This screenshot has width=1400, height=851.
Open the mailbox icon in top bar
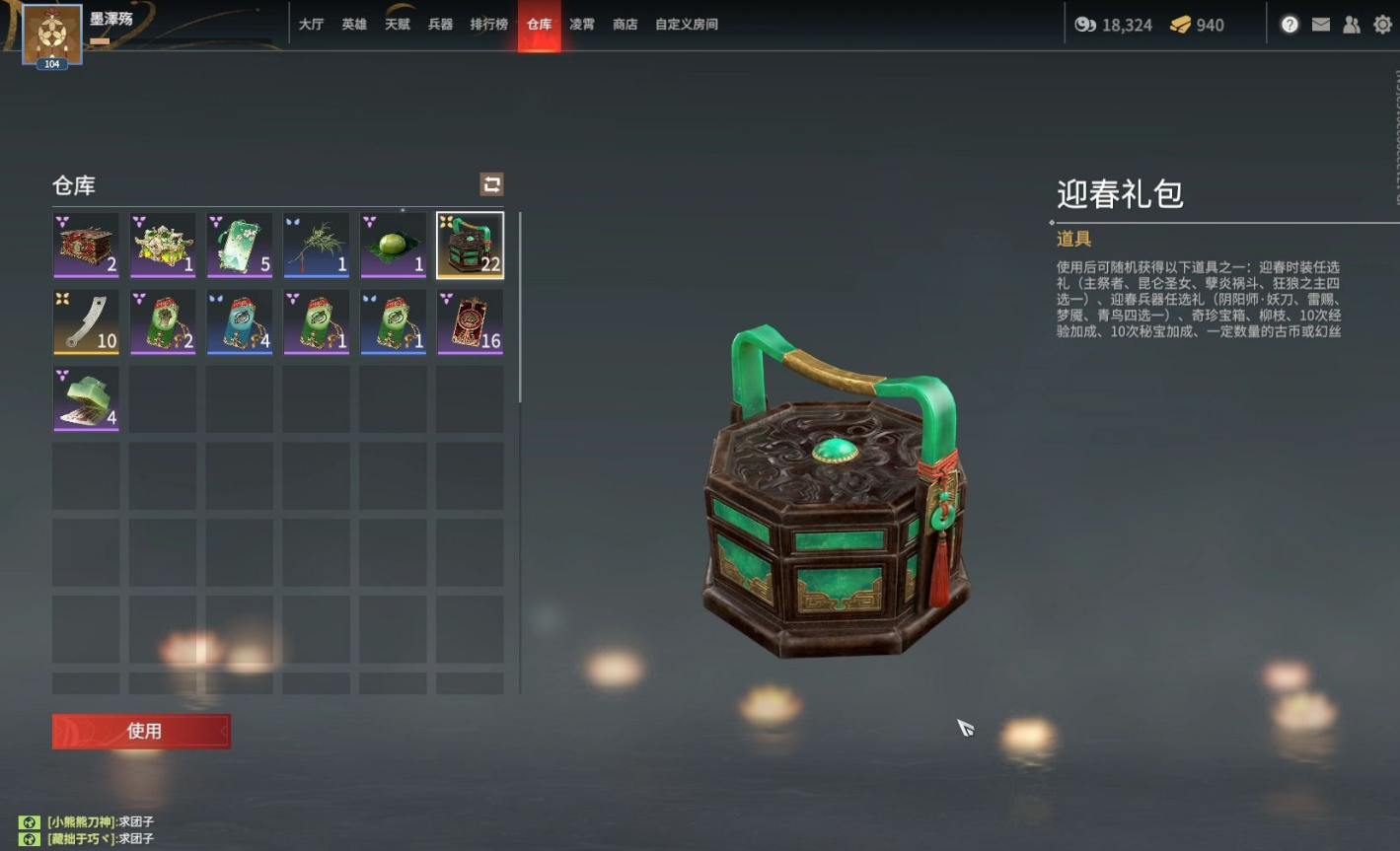[x=1320, y=24]
